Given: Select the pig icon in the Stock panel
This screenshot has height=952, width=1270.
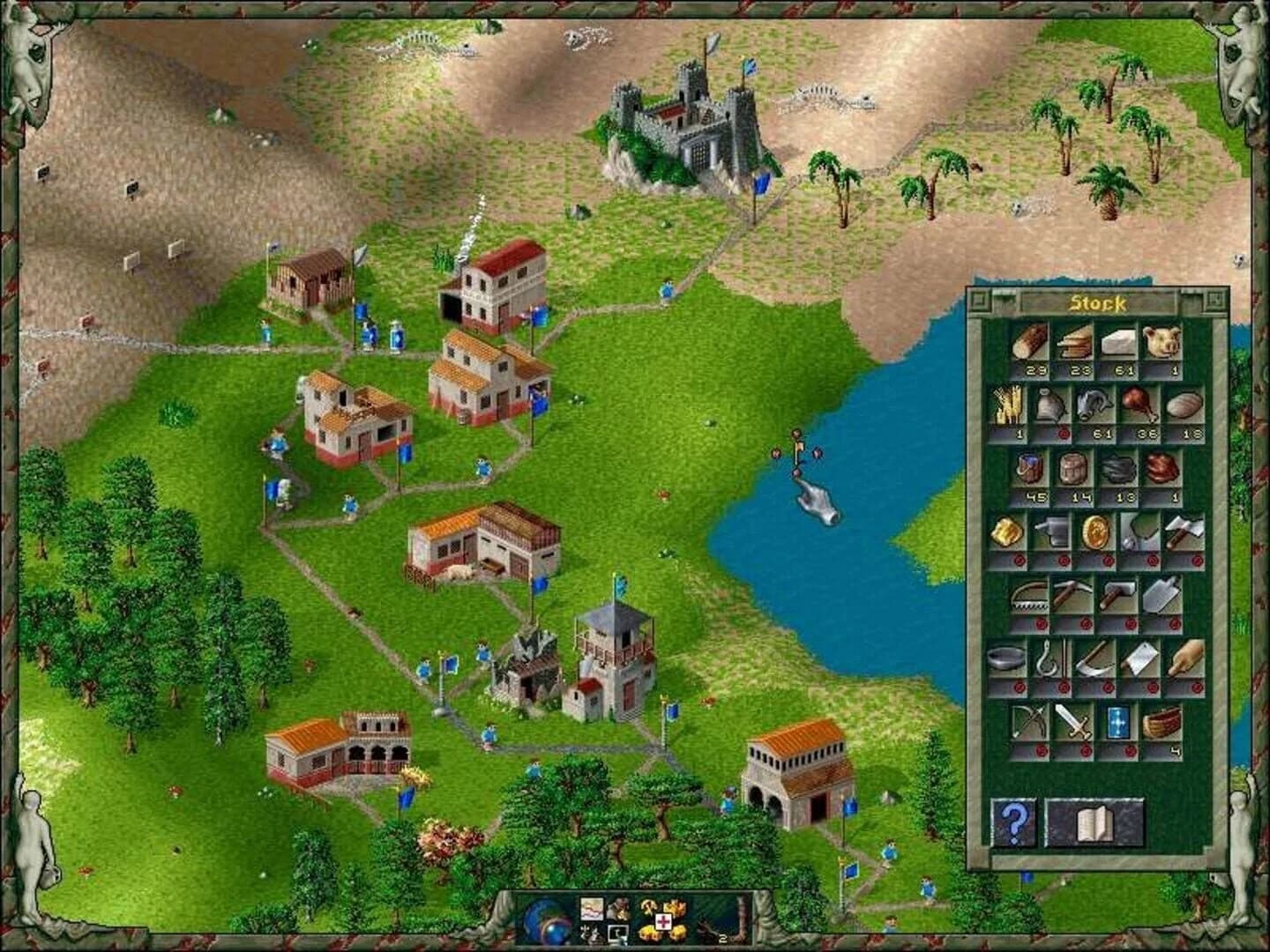Looking at the screenshot, I should [x=1162, y=346].
